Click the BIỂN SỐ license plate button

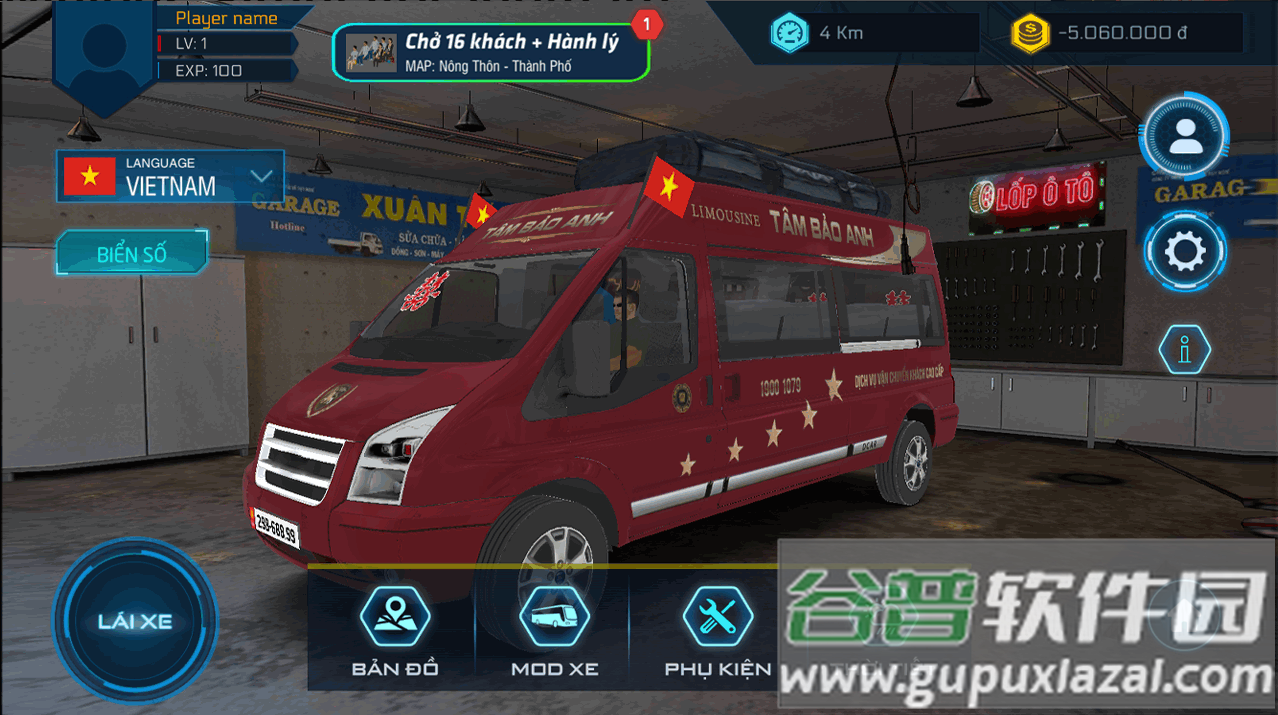(x=132, y=254)
